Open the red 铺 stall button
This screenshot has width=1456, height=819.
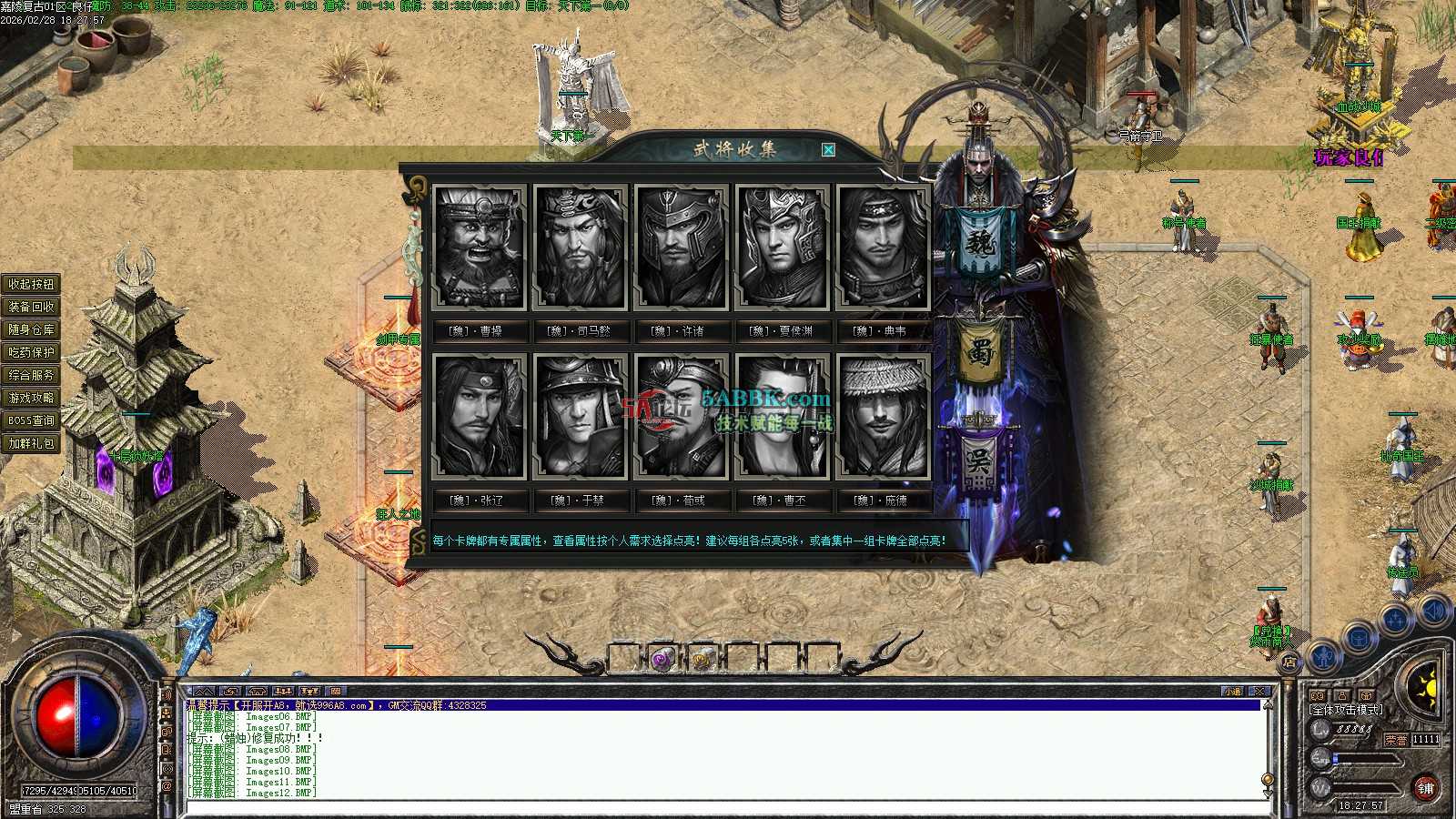click(1425, 788)
